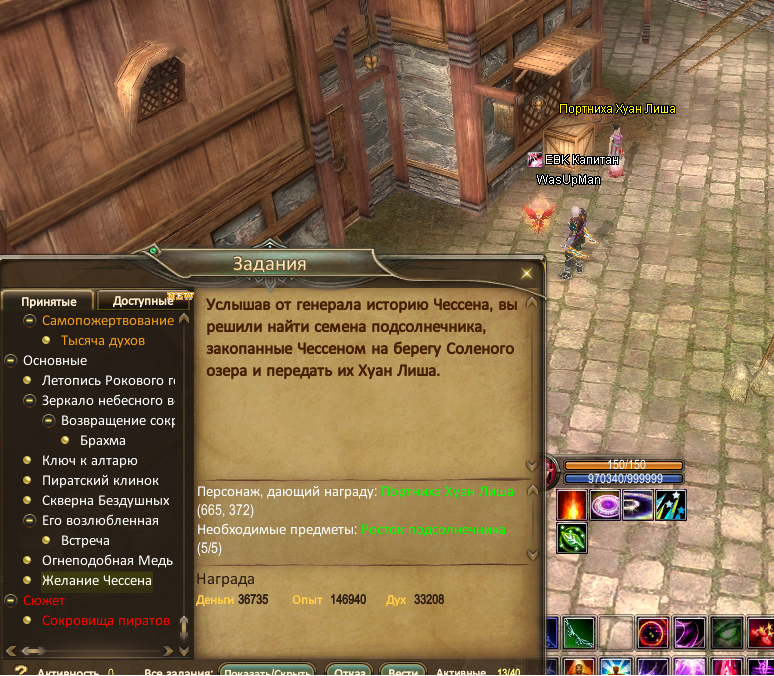Activate the fire pillar buff icon
Screen dimensions: 774x676
pos(572,504)
